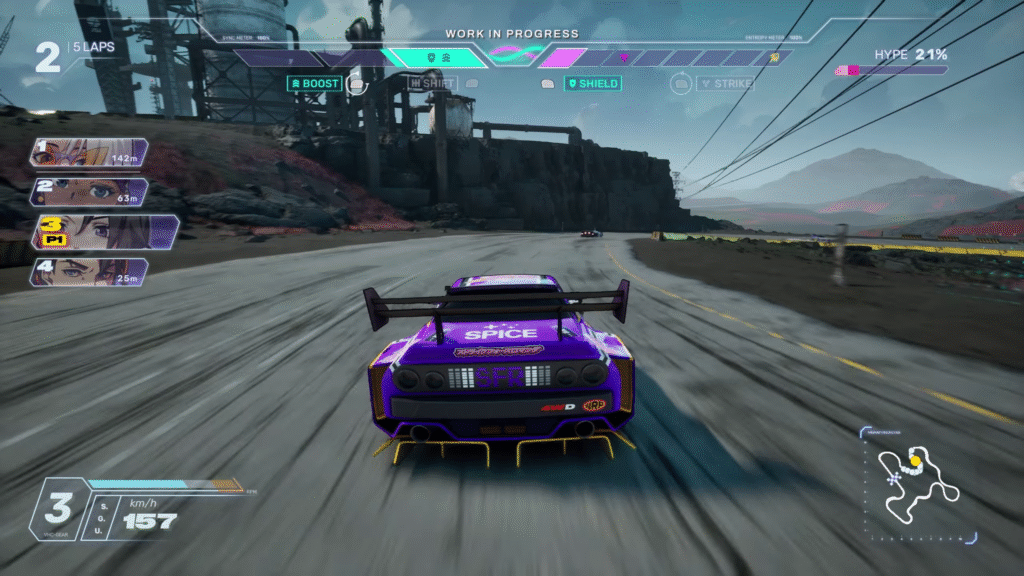Select the first-place racer portrait
The width and height of the screenshot is (1024, 576).
(x=88, y=153)
